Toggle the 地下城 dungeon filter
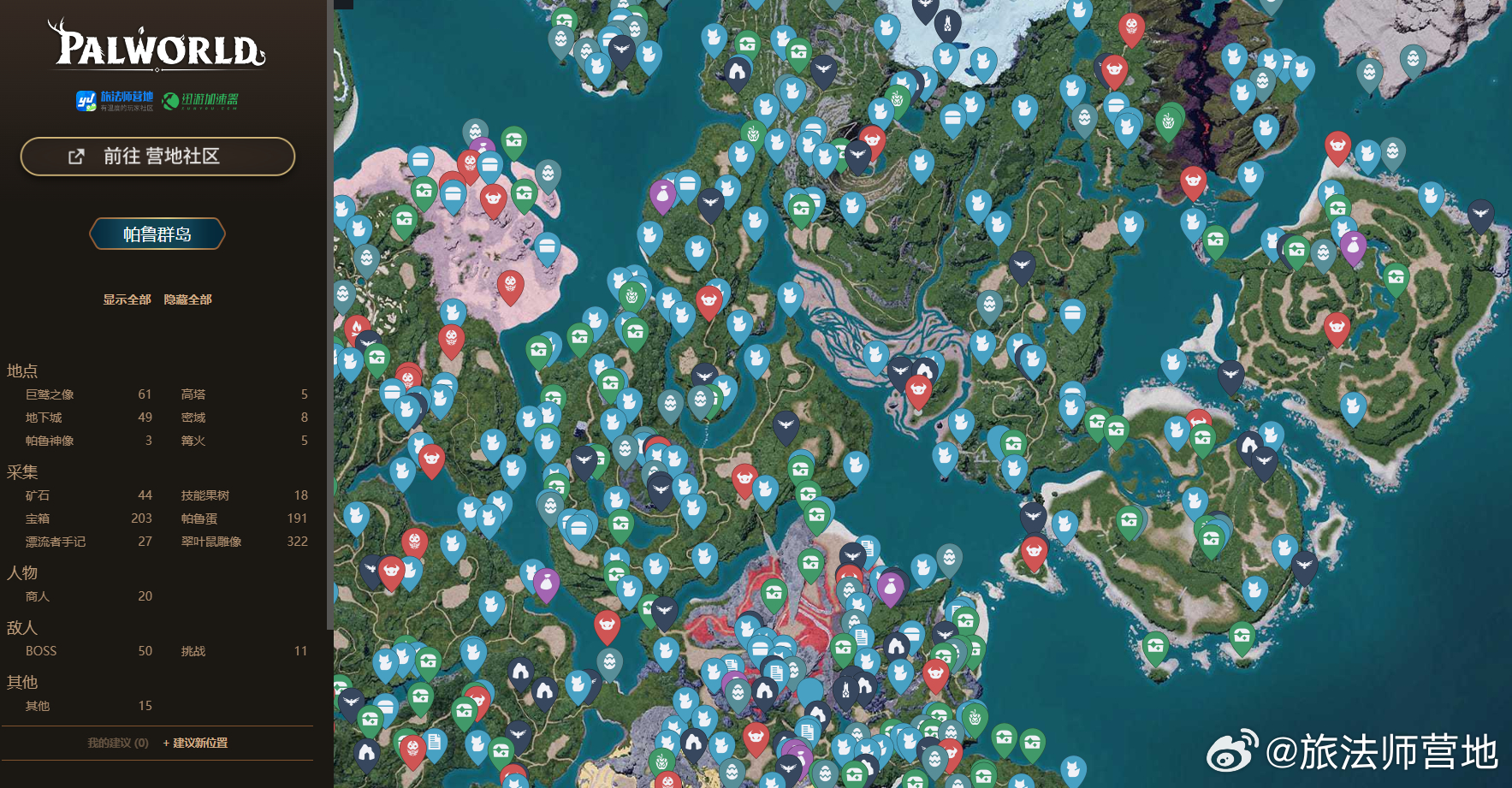The height and width of the screenshot is (788, 1512). pos(44,418)
